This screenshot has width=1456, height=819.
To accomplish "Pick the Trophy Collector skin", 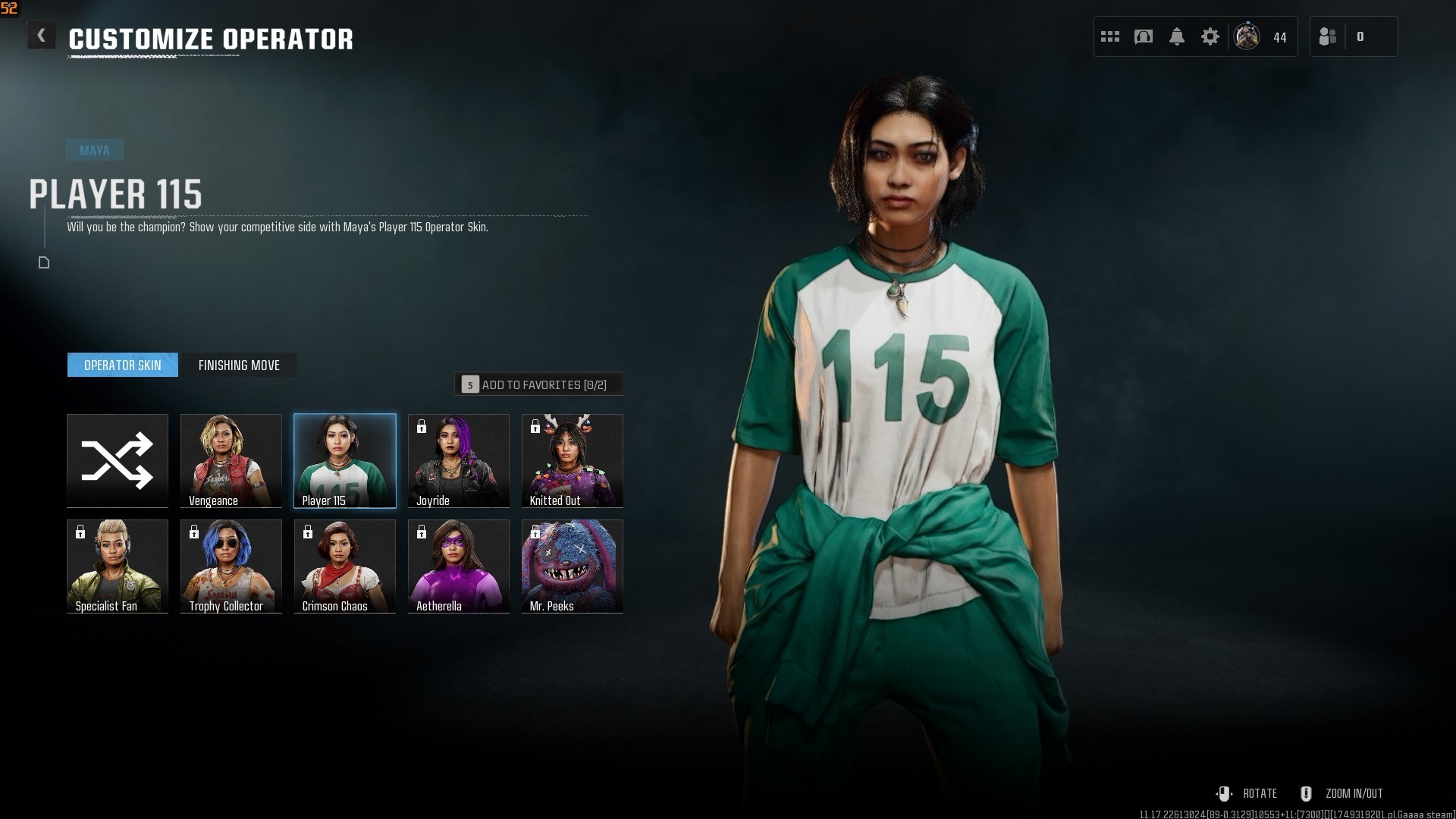I will [231, 566].
